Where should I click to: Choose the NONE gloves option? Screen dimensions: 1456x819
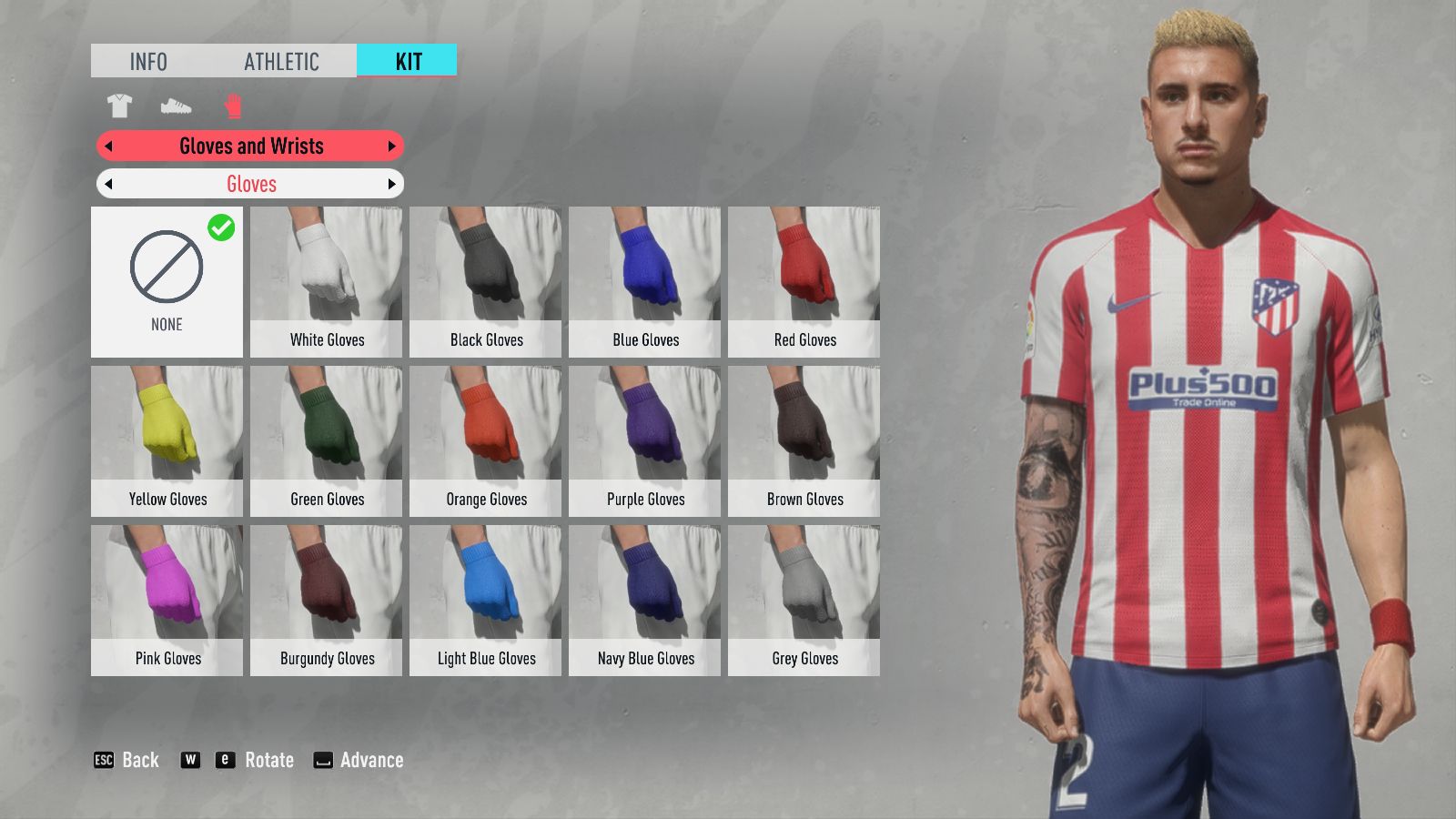pos(167,282)
